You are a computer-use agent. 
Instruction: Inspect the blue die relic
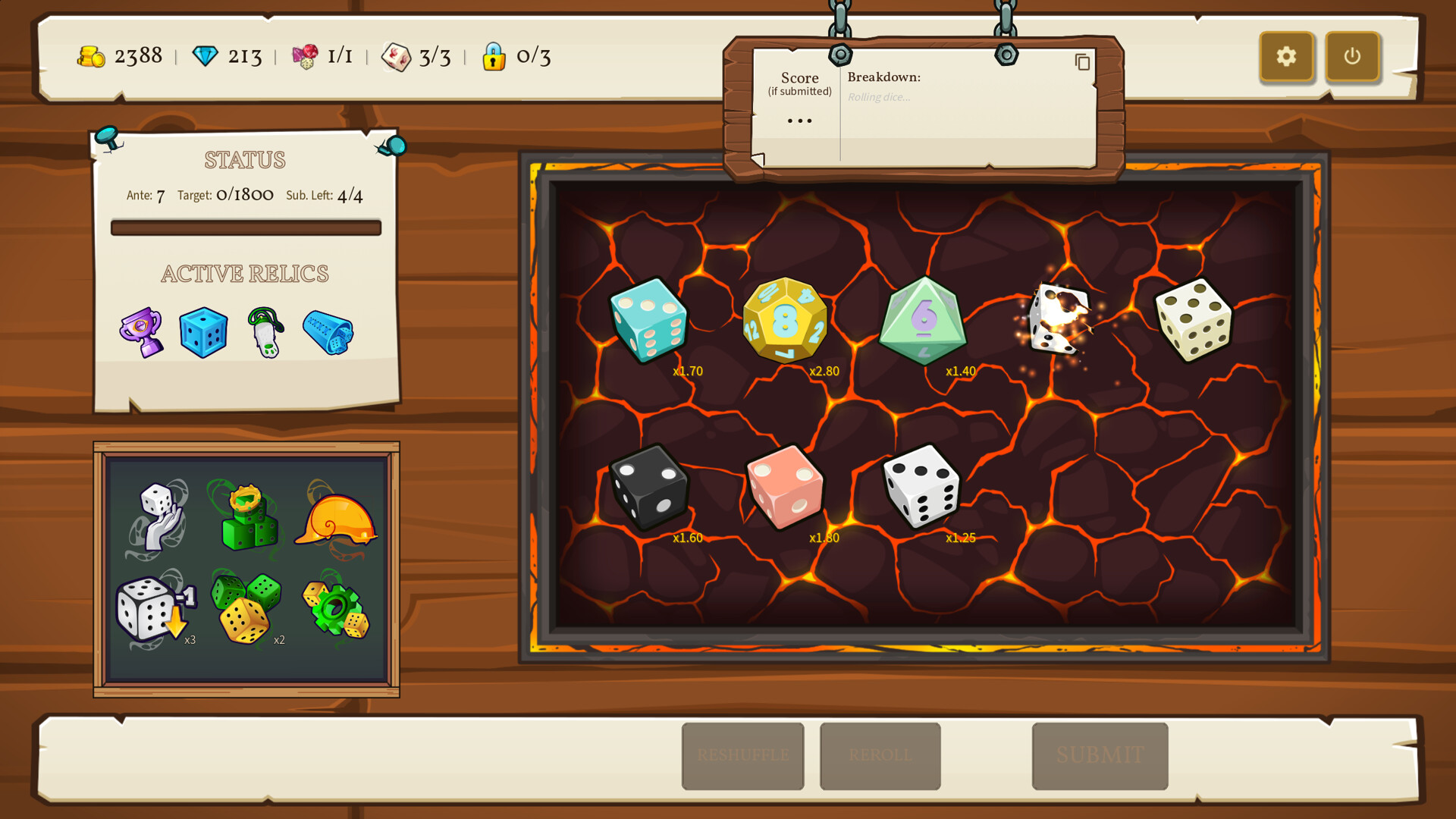pos(203,332)
